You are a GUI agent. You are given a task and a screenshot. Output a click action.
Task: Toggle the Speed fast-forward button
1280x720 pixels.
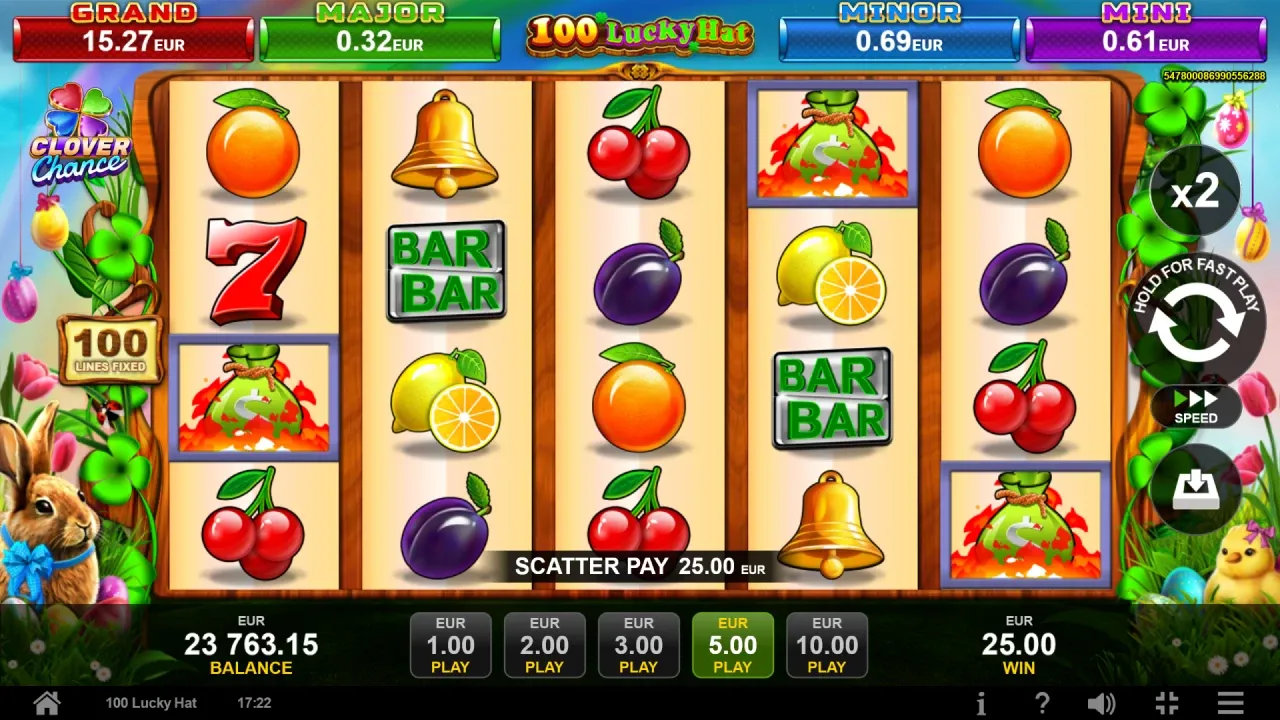1196,405
